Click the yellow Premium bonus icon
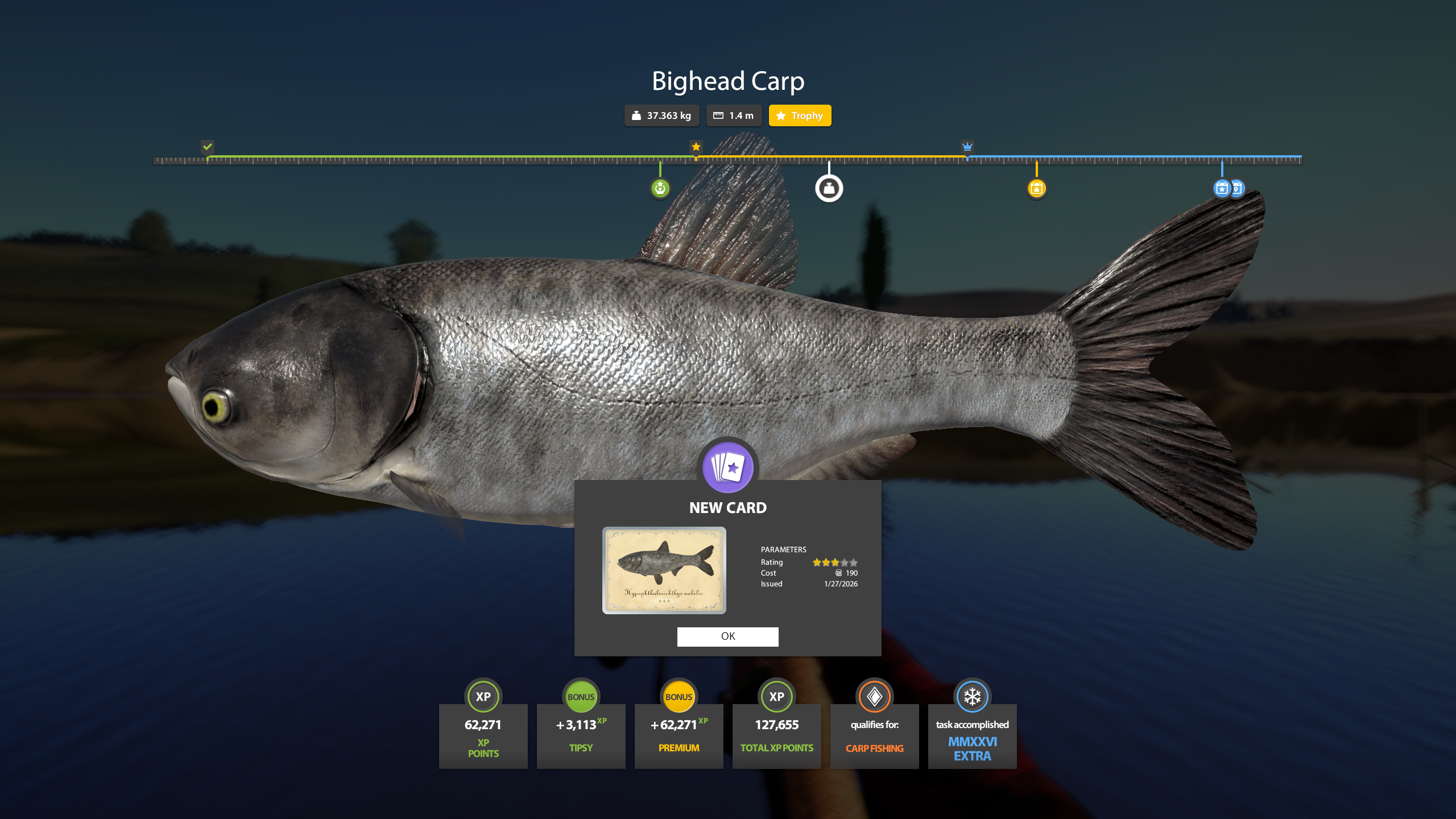Viewport: 1456px width, 819px height. tap(679, 696)
